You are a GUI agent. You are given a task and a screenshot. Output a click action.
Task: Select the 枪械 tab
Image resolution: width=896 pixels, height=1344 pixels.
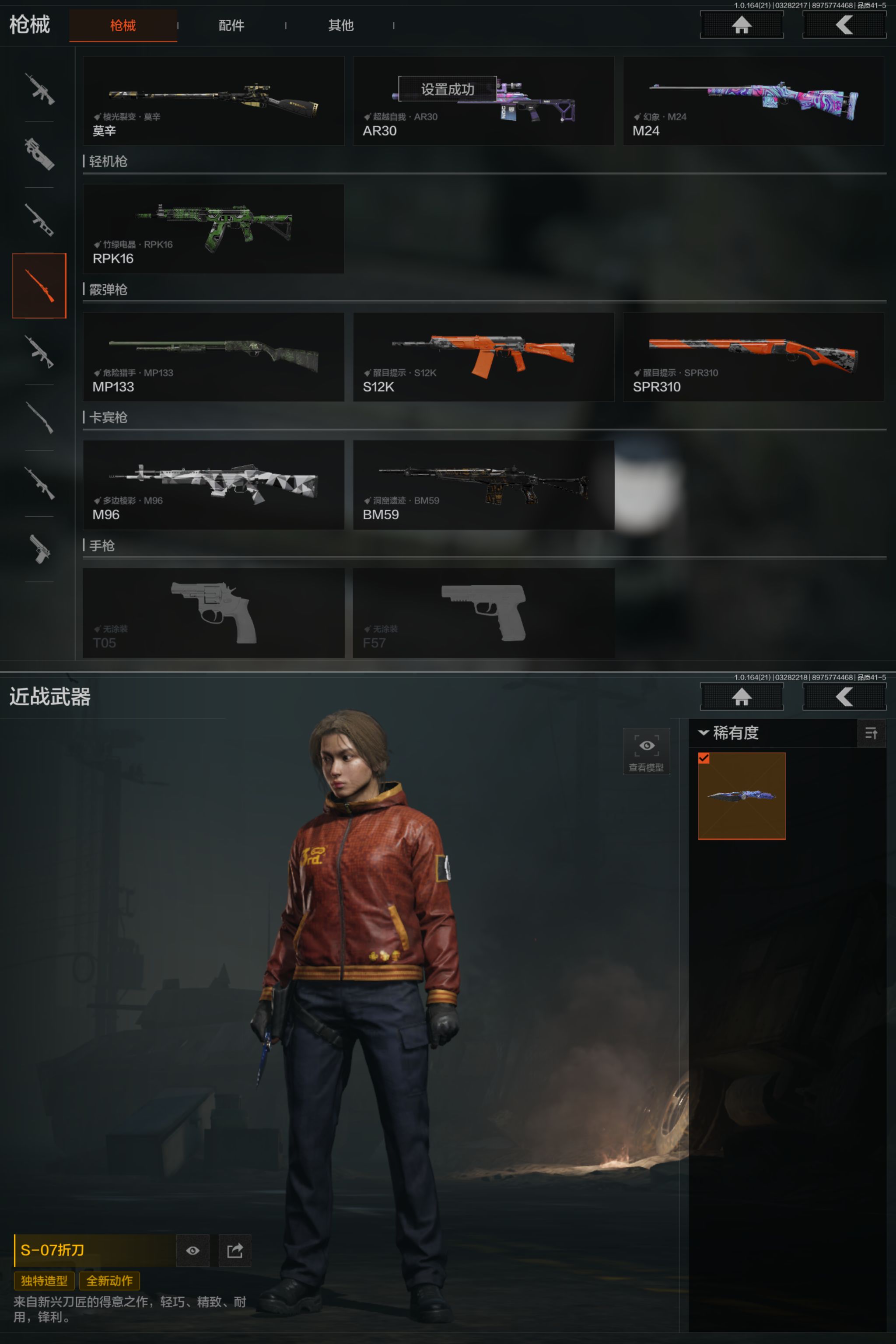(123, 25)
